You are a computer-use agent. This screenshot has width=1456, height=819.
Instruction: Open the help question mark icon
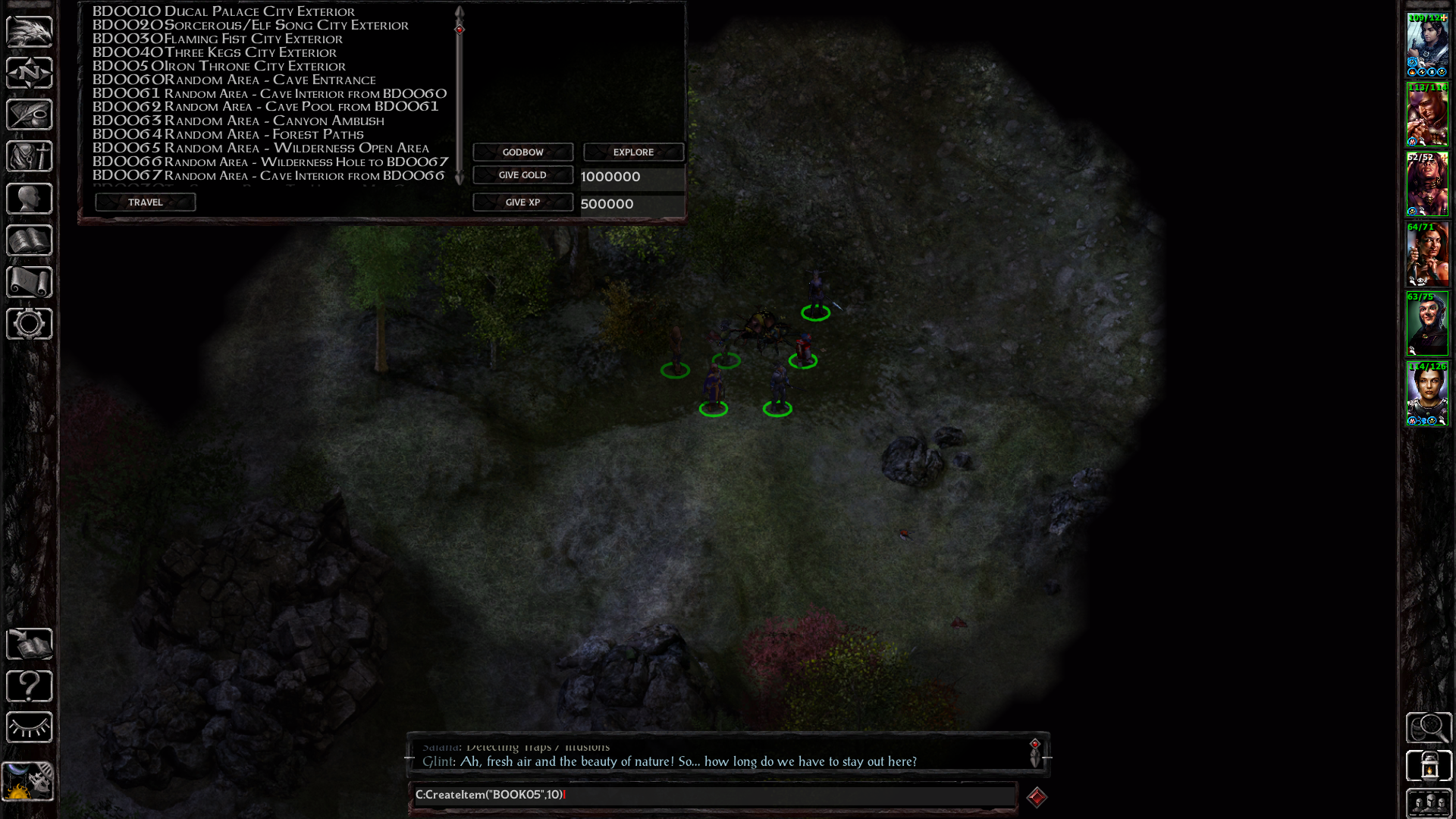(x=30, y=686)
